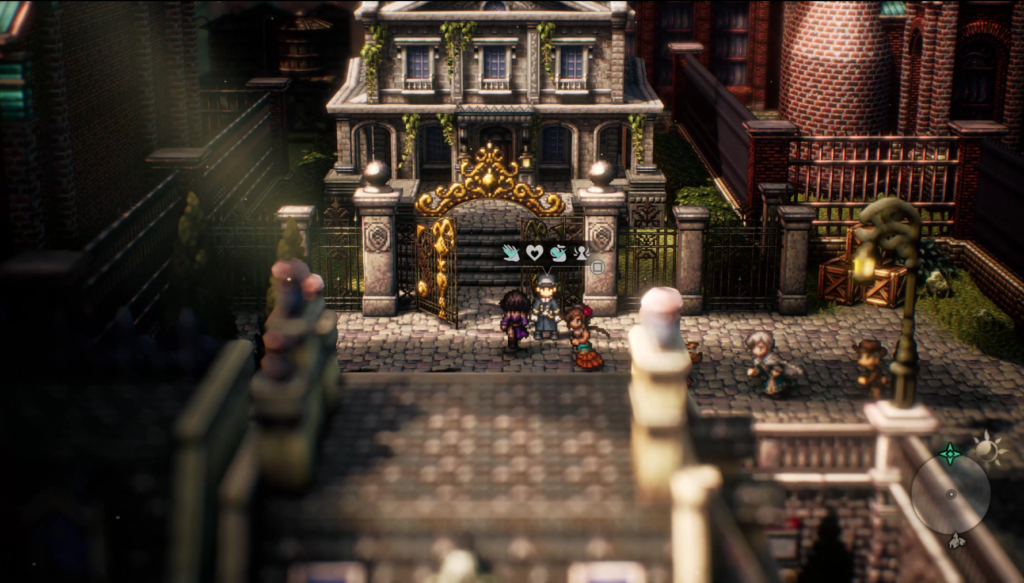Click the town marker below the minimap
Image resolution: width=1024 pixels, height=583 pixels.
tap(957, 541)
